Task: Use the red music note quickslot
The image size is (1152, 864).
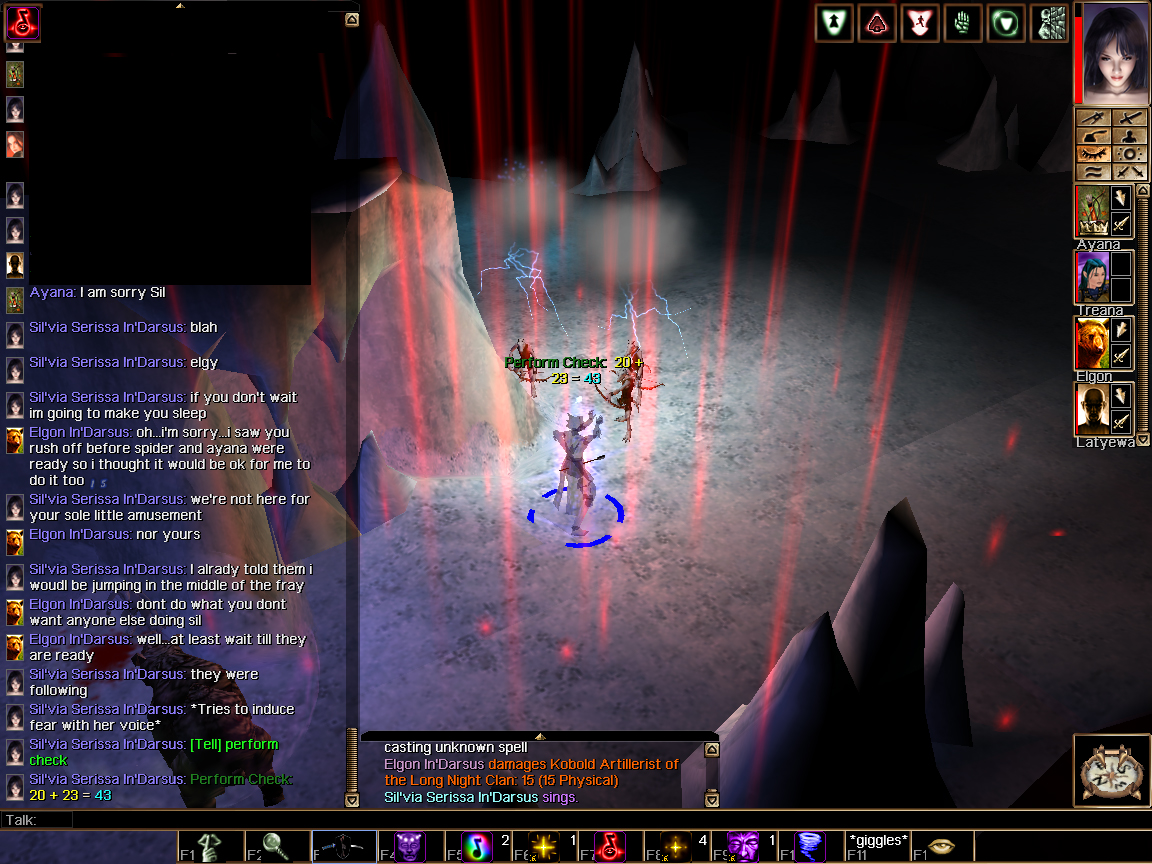Action: point(611,847)
